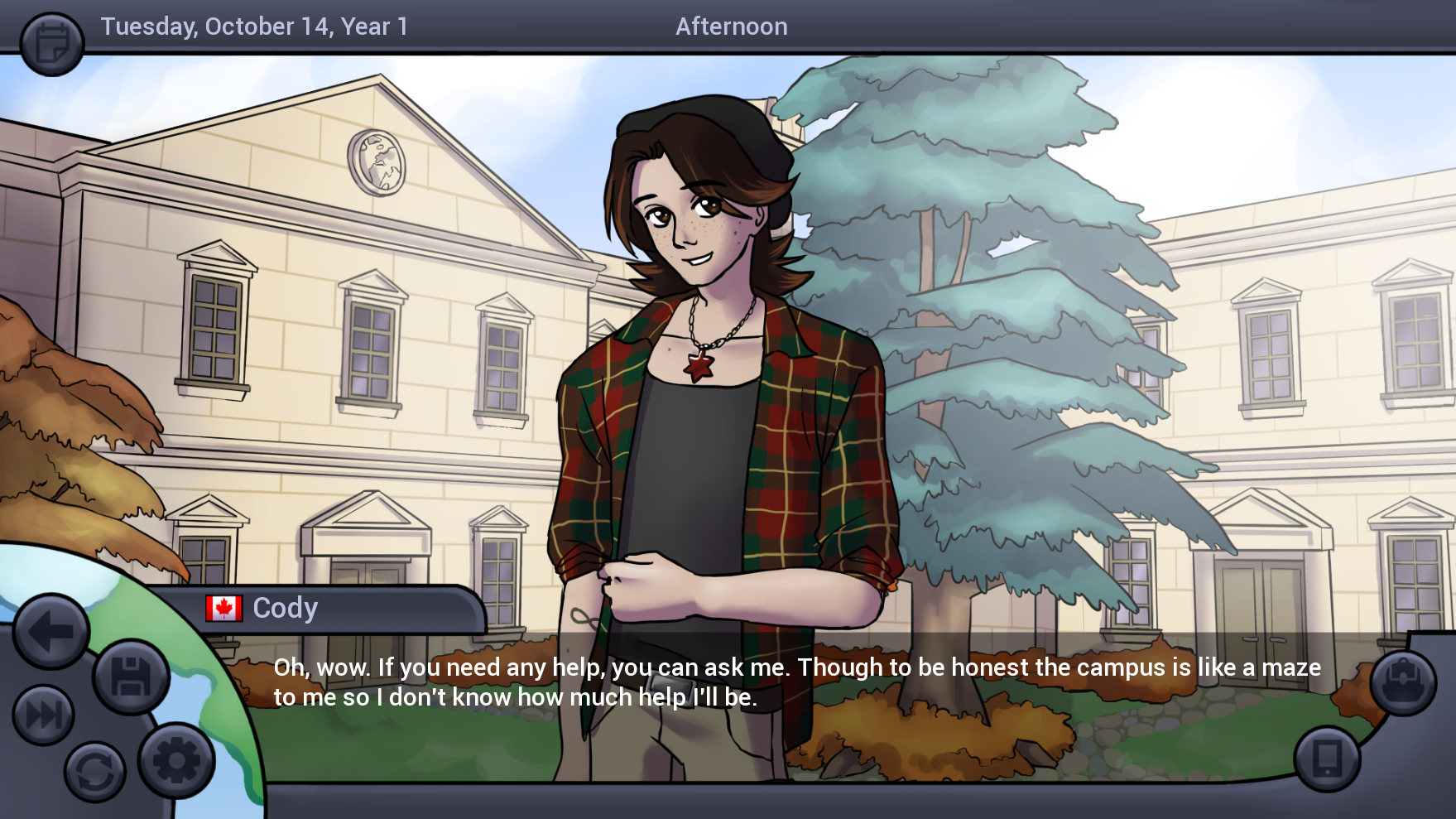Save the game with the floppy disk icon
The image size is (1456, 819).
pyautogui.click(x=131, y=677)
